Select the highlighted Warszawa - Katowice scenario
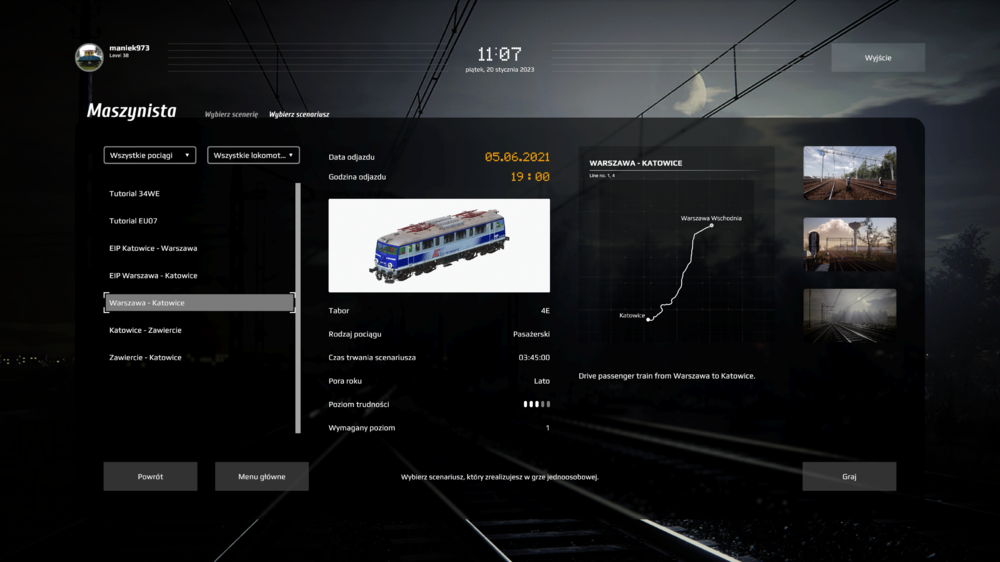 pyautogui.click(x=199, y=303)
